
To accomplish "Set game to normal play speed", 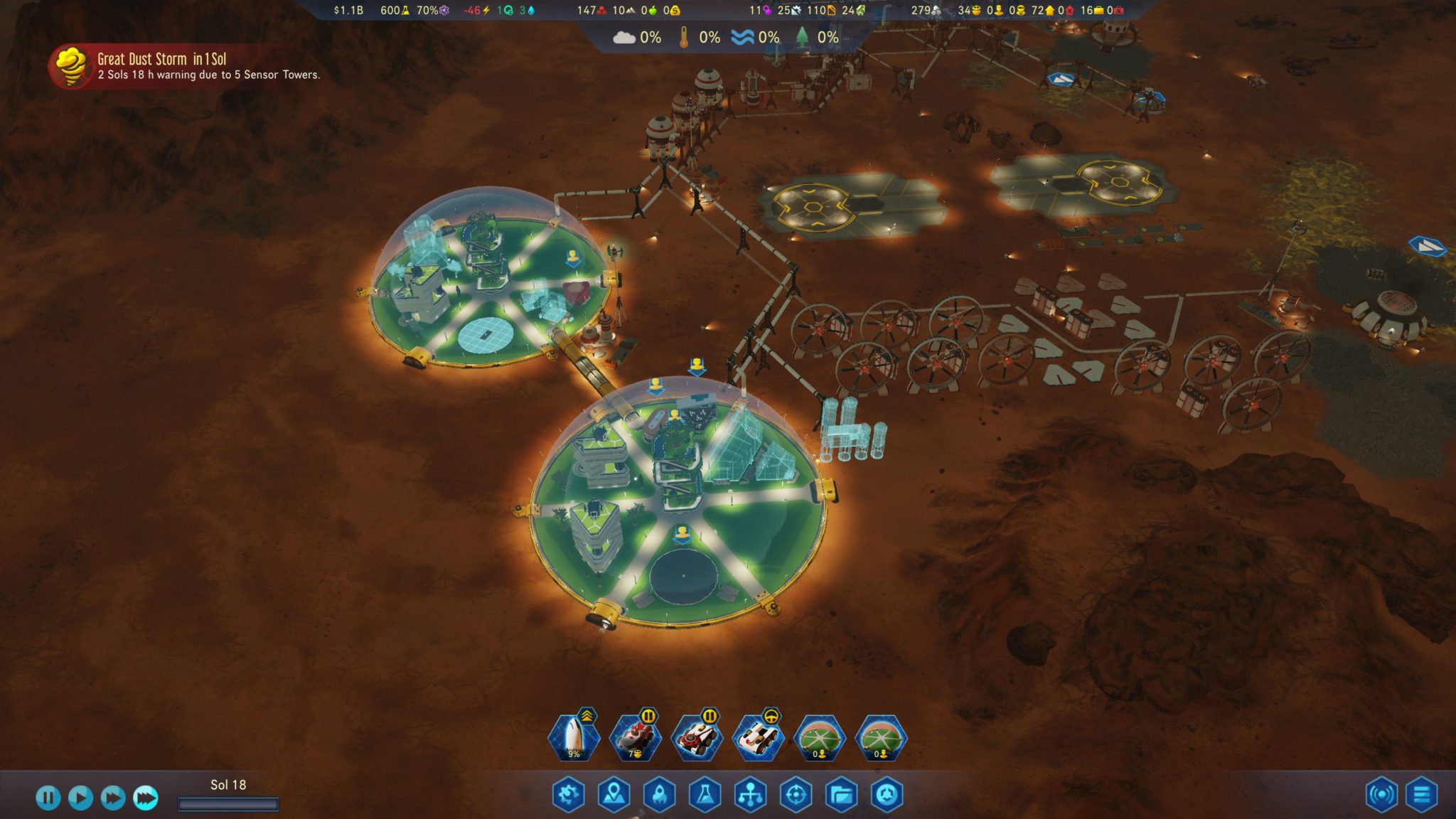I will pyautogui.click(x=80, y=797).
